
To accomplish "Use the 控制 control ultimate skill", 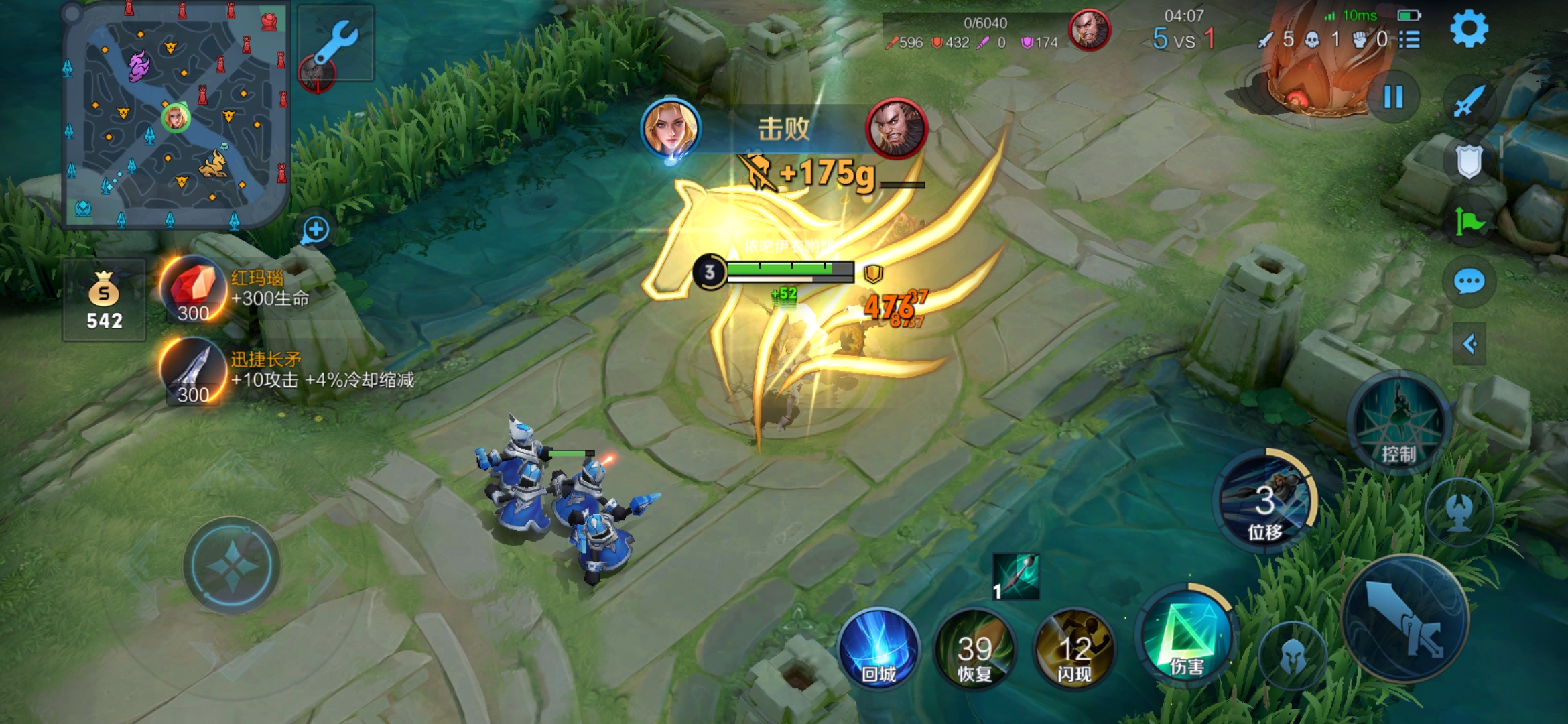I will [x=1398, y=424].
